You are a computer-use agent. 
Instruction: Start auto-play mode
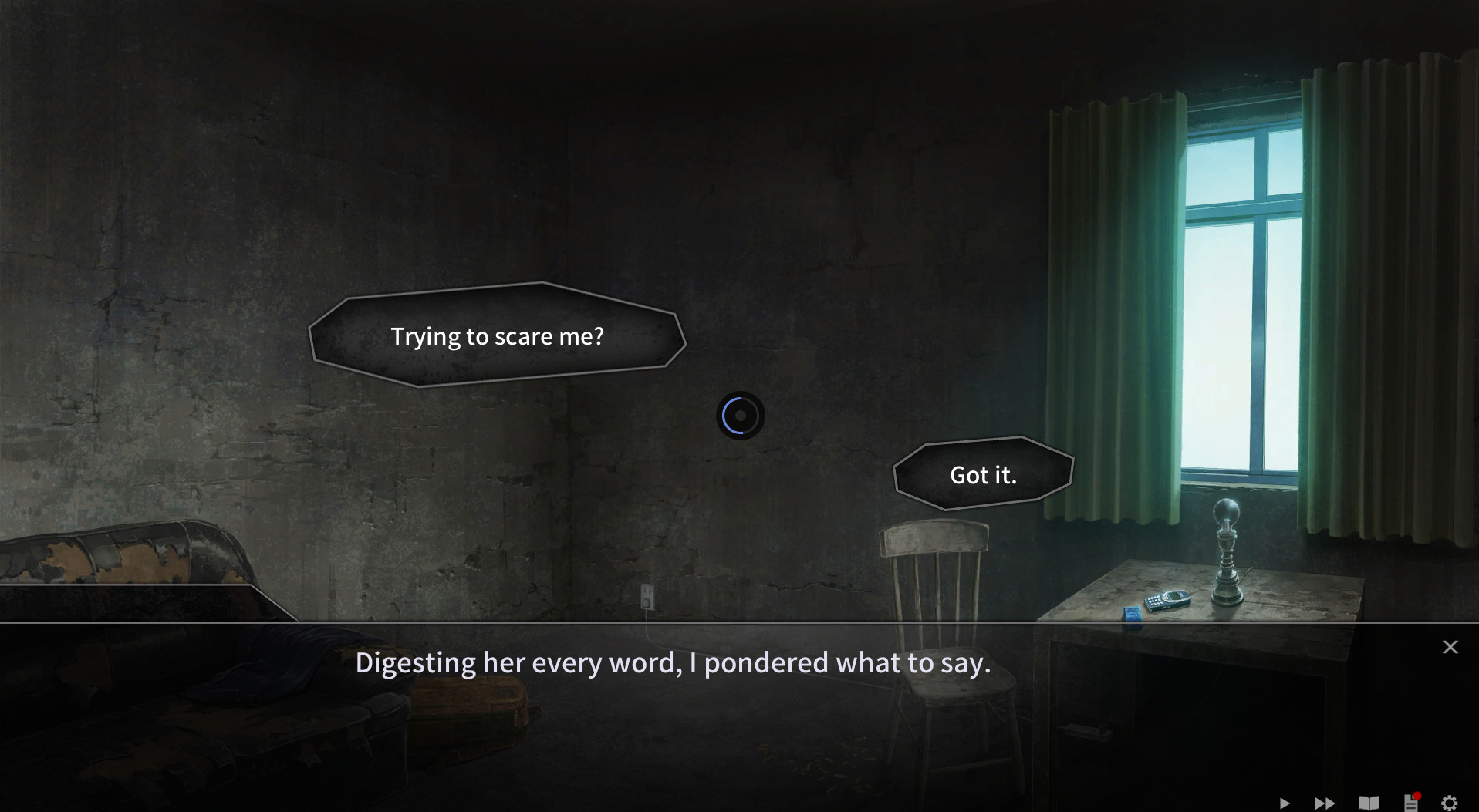click(x=1285, y=803)
